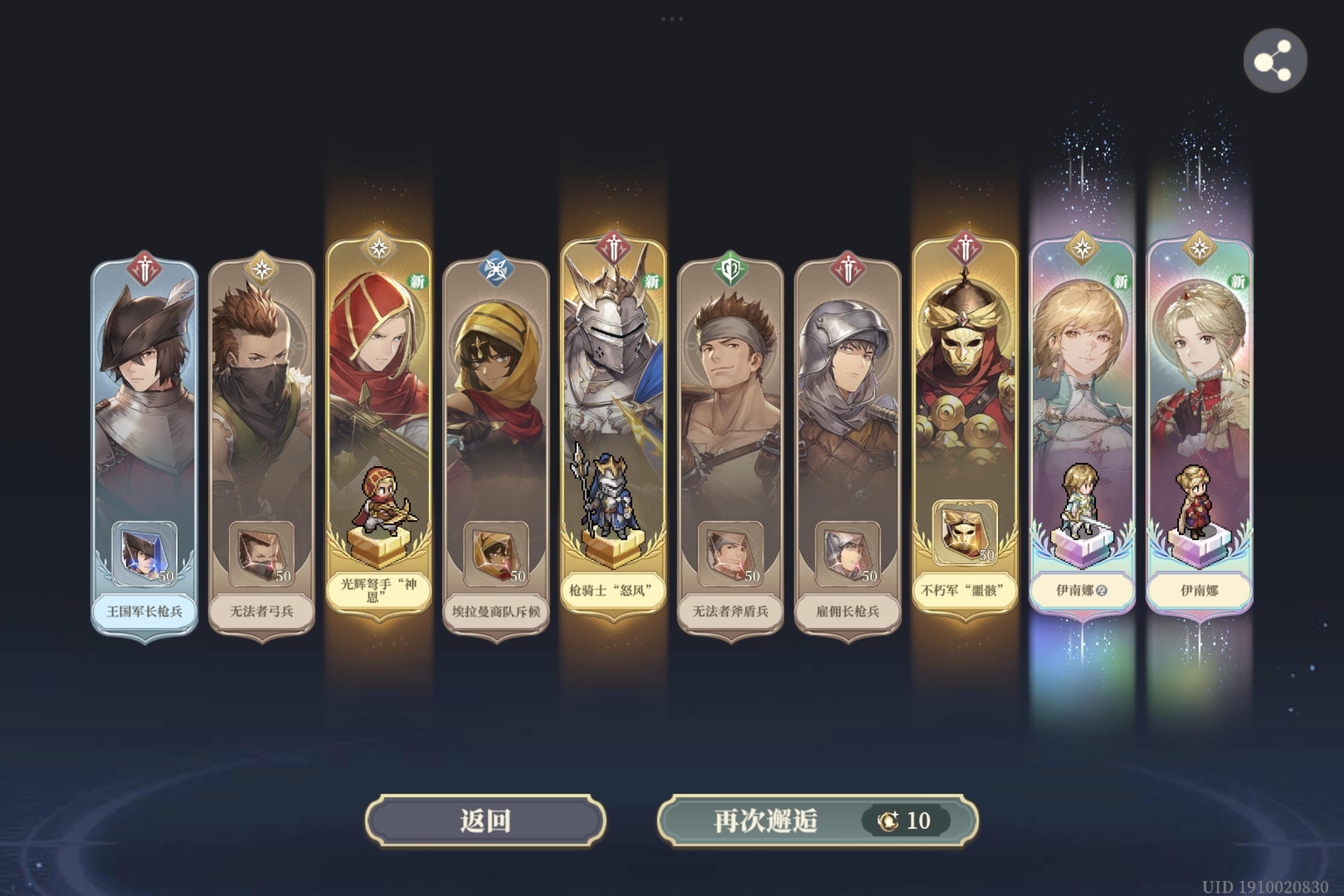This screenshot has height=896, width=1344.
Task: Click the share icon in the top right
Action: coord(1277,61)
